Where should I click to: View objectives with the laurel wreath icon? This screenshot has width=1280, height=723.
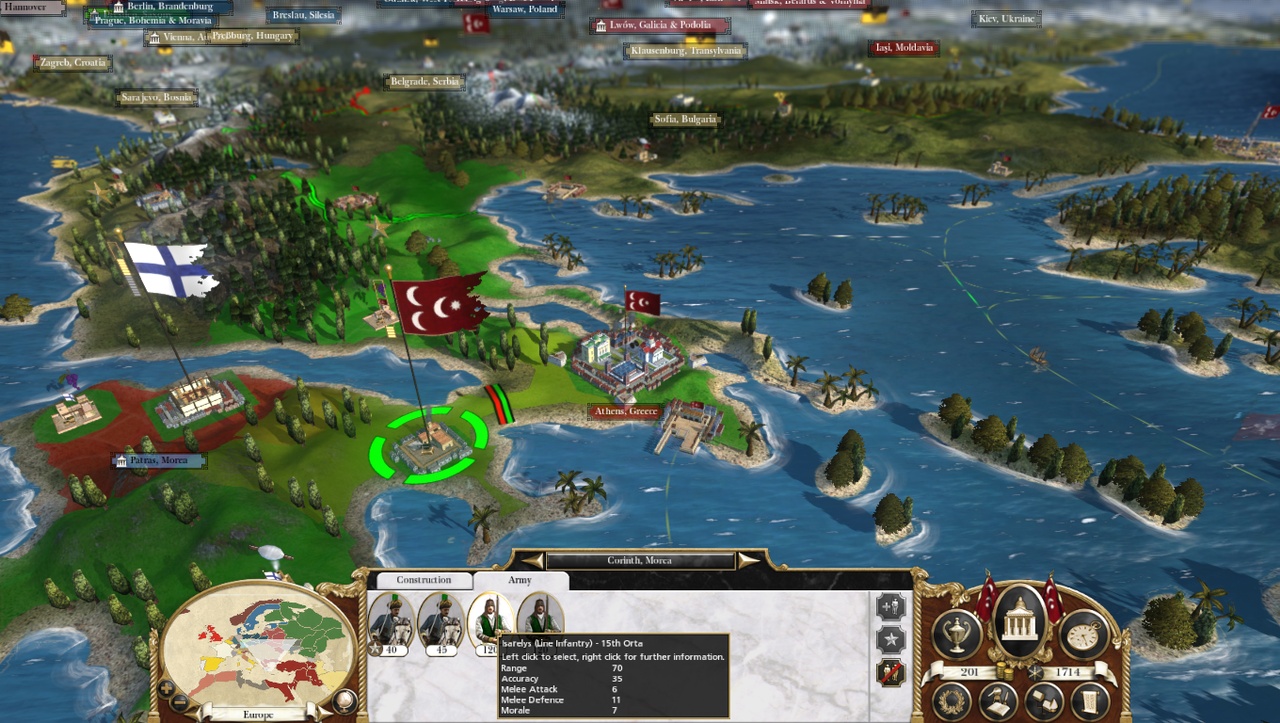pos(951,702)
